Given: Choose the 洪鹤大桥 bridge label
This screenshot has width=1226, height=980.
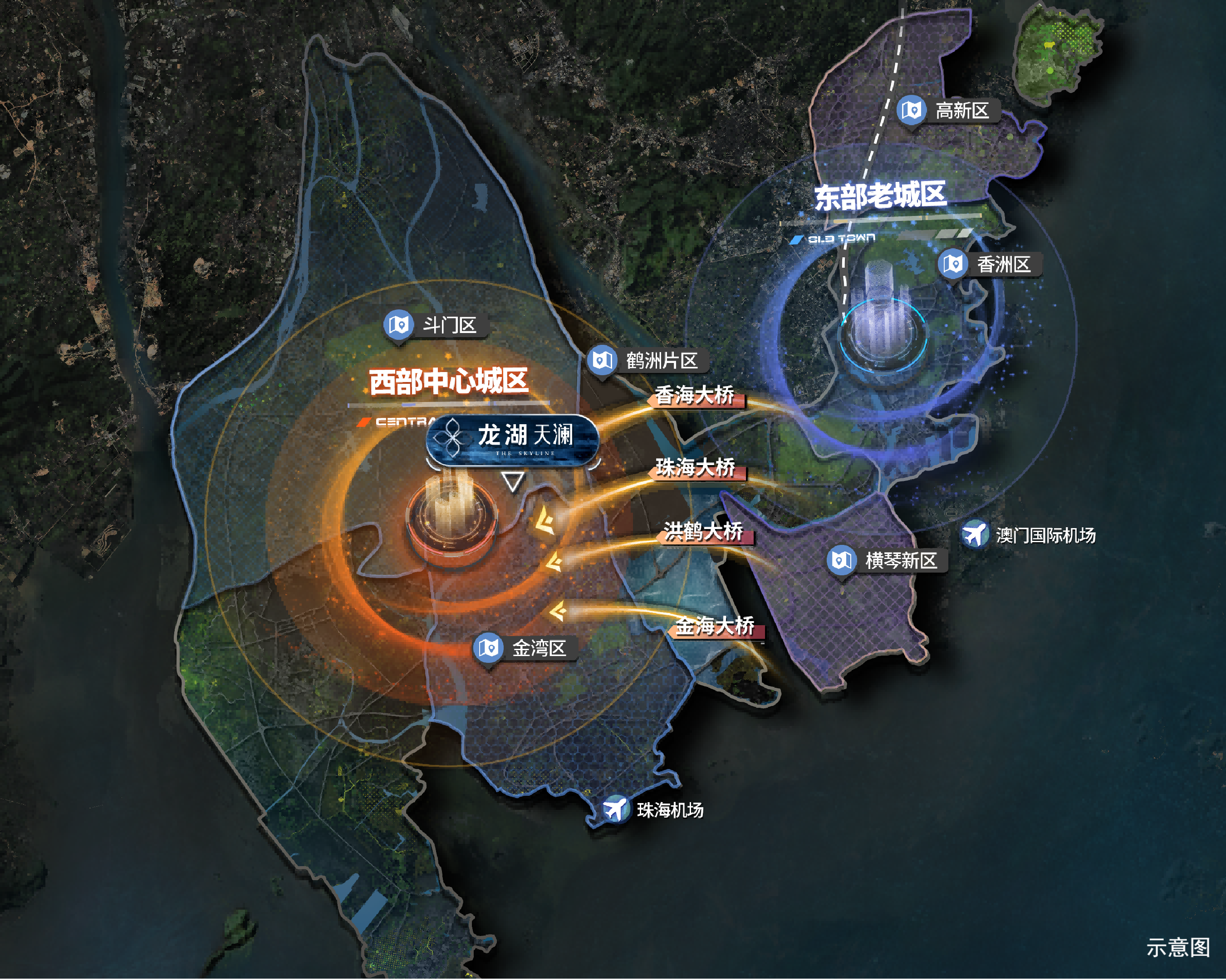Looking at the screenshot, I should coord(703,532).
